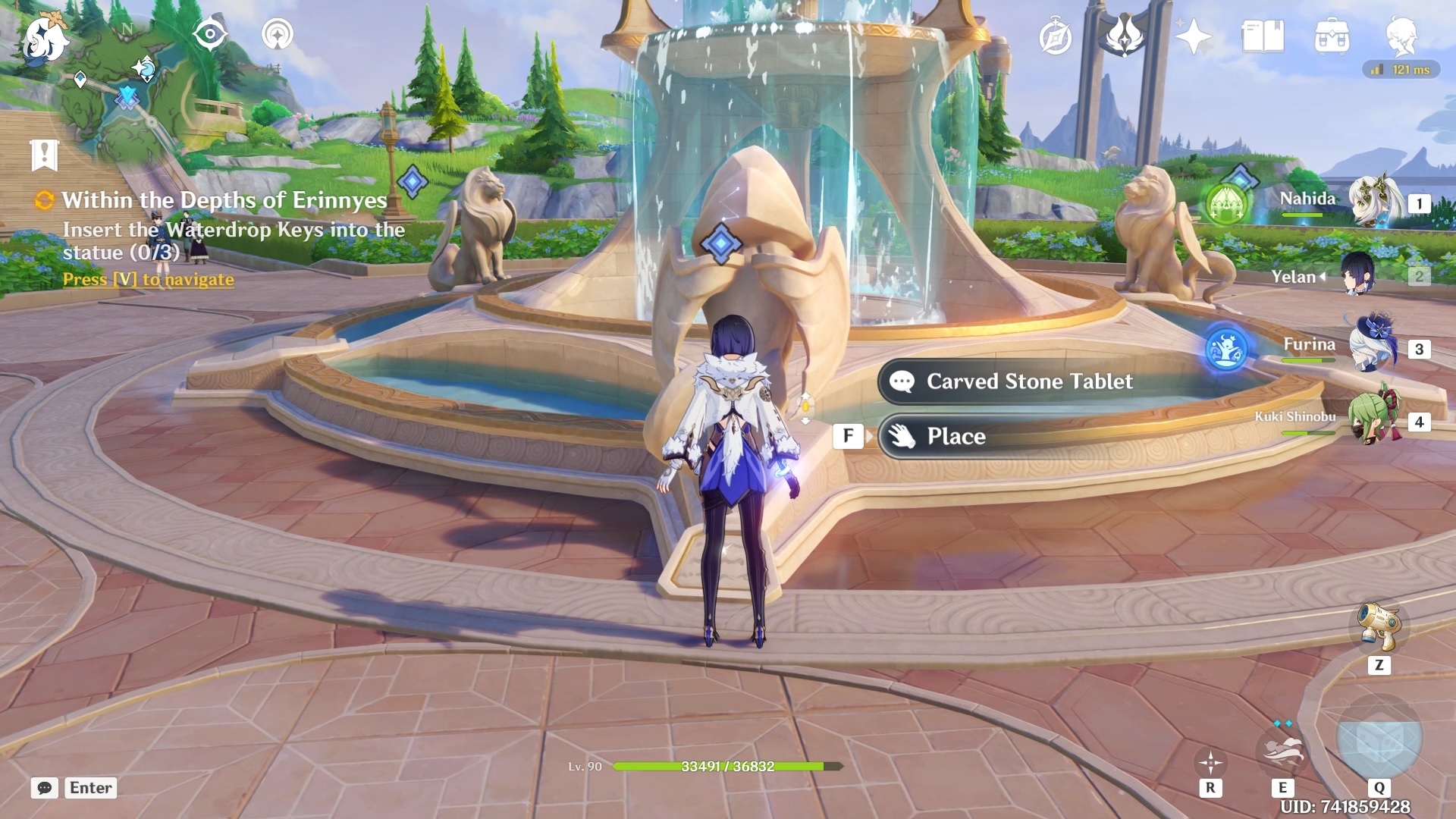Open the inventory backpack icon

click(1332, 36)
